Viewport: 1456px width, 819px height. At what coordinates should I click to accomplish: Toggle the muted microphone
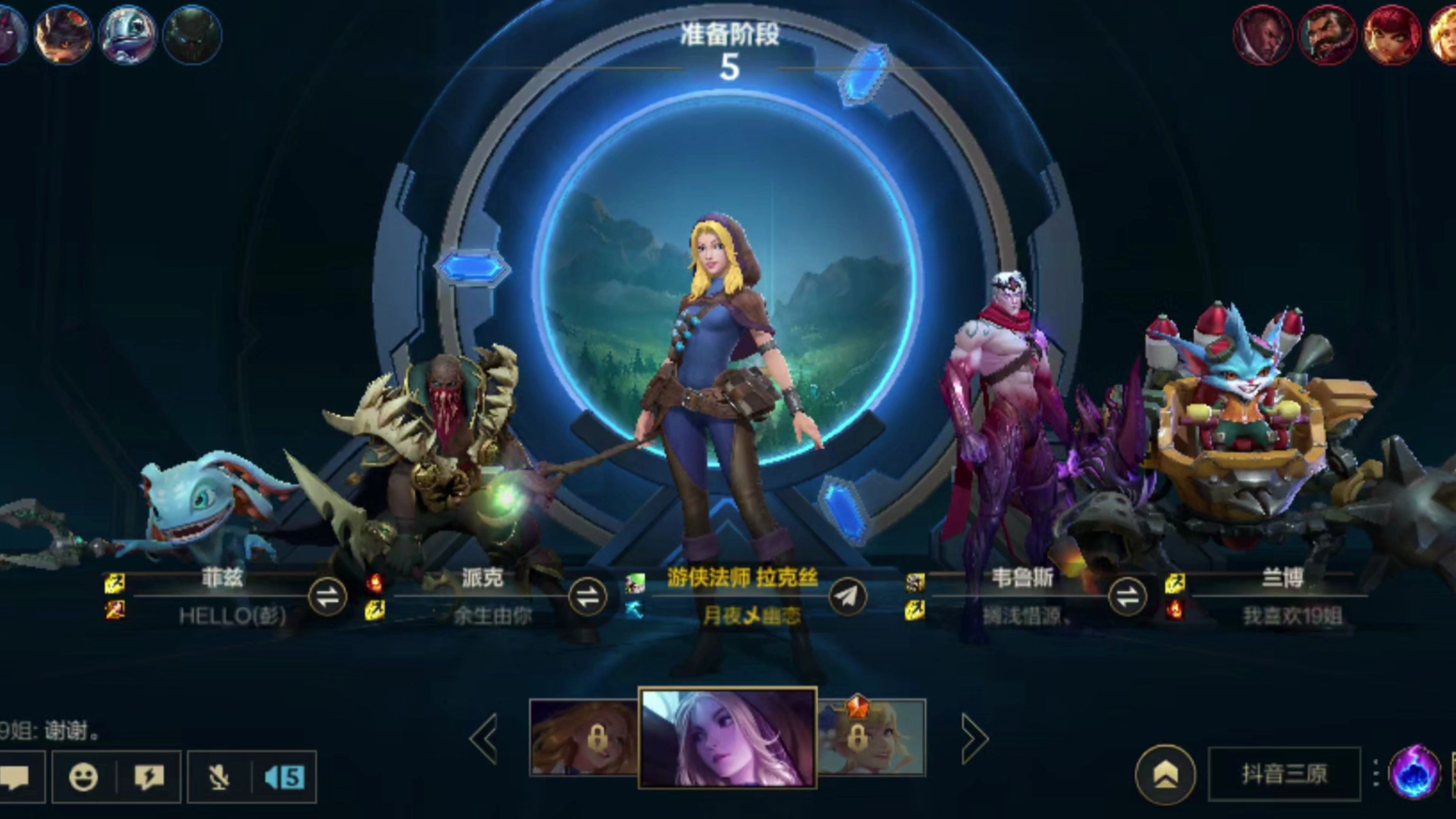pyautogui.click(x=219, y=777)
